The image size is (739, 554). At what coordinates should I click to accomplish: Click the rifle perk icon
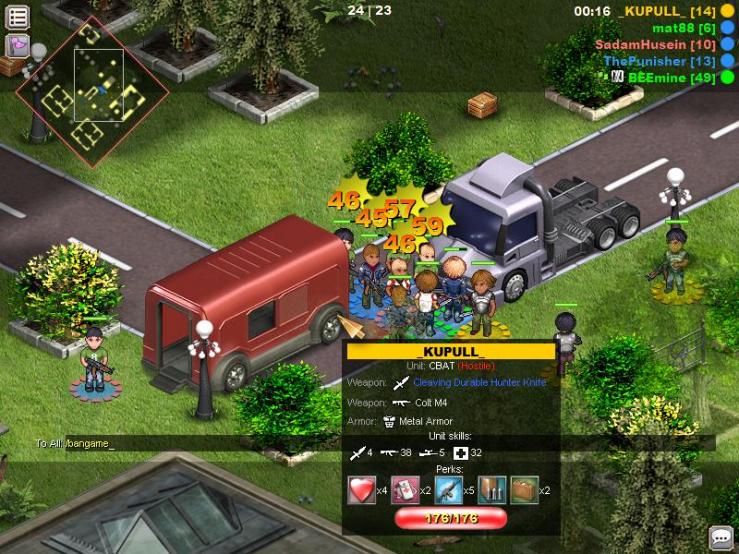click(x=448, y=490)
